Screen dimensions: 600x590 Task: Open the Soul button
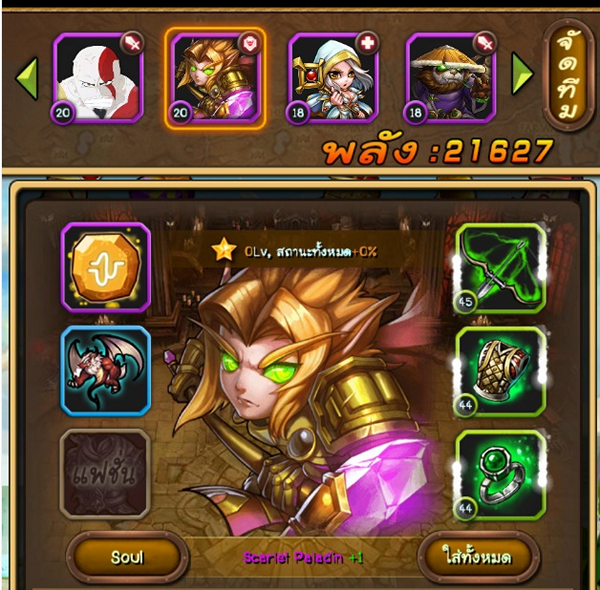coord(127,556)
